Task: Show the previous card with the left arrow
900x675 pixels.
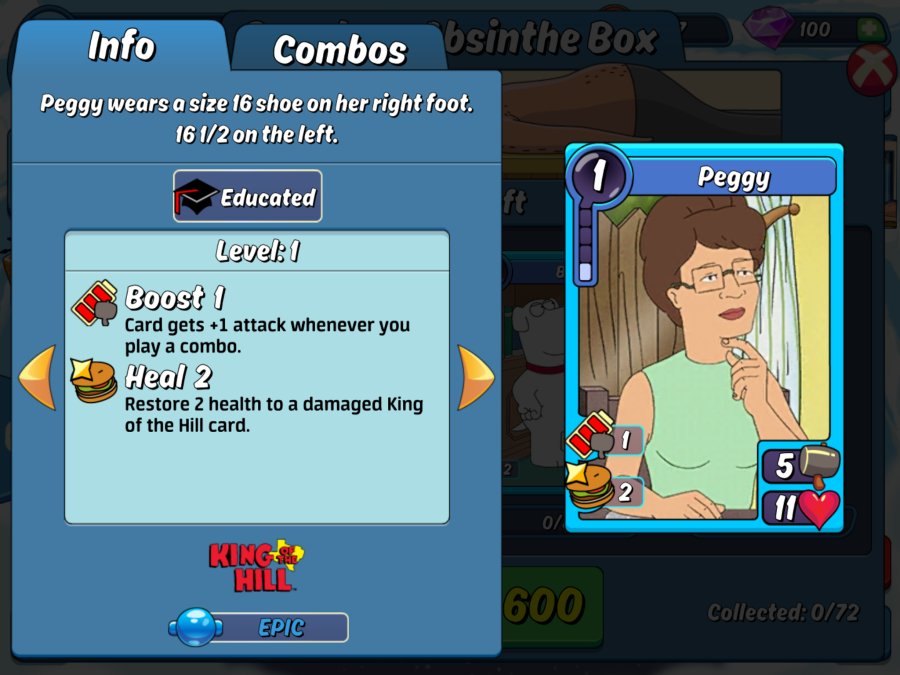Action: coord(38,377)
